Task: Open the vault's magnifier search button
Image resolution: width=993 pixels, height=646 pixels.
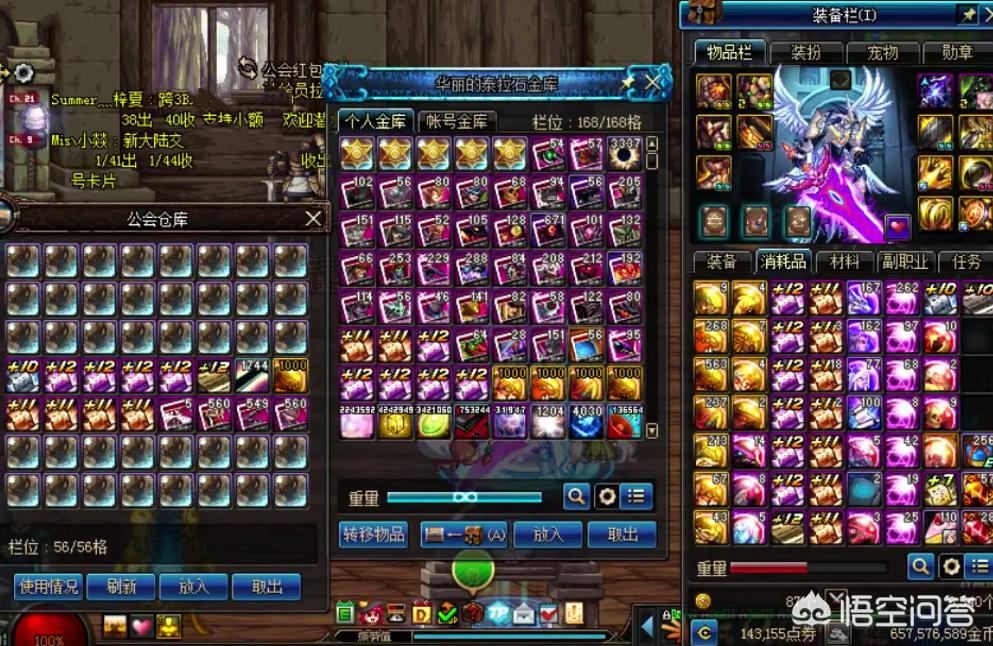Action: pos(576,496)
